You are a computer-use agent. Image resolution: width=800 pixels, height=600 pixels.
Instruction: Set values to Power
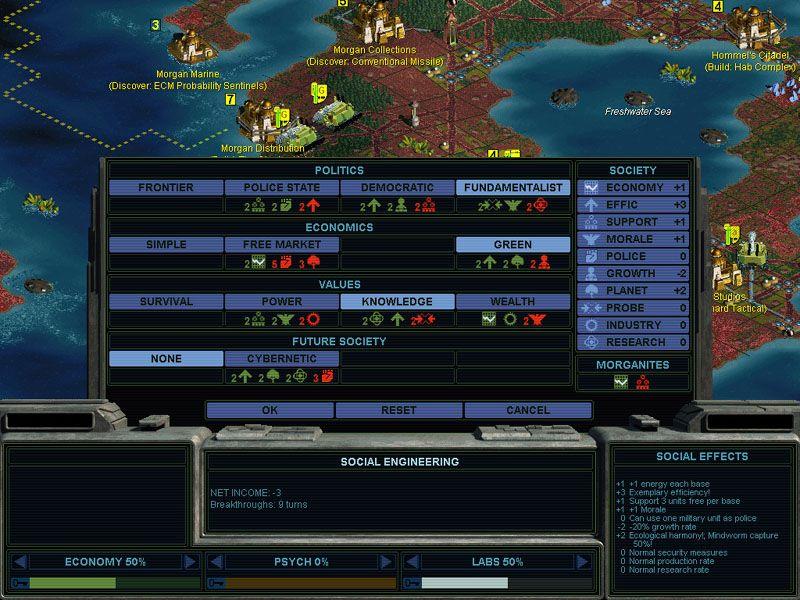point(282,302)
